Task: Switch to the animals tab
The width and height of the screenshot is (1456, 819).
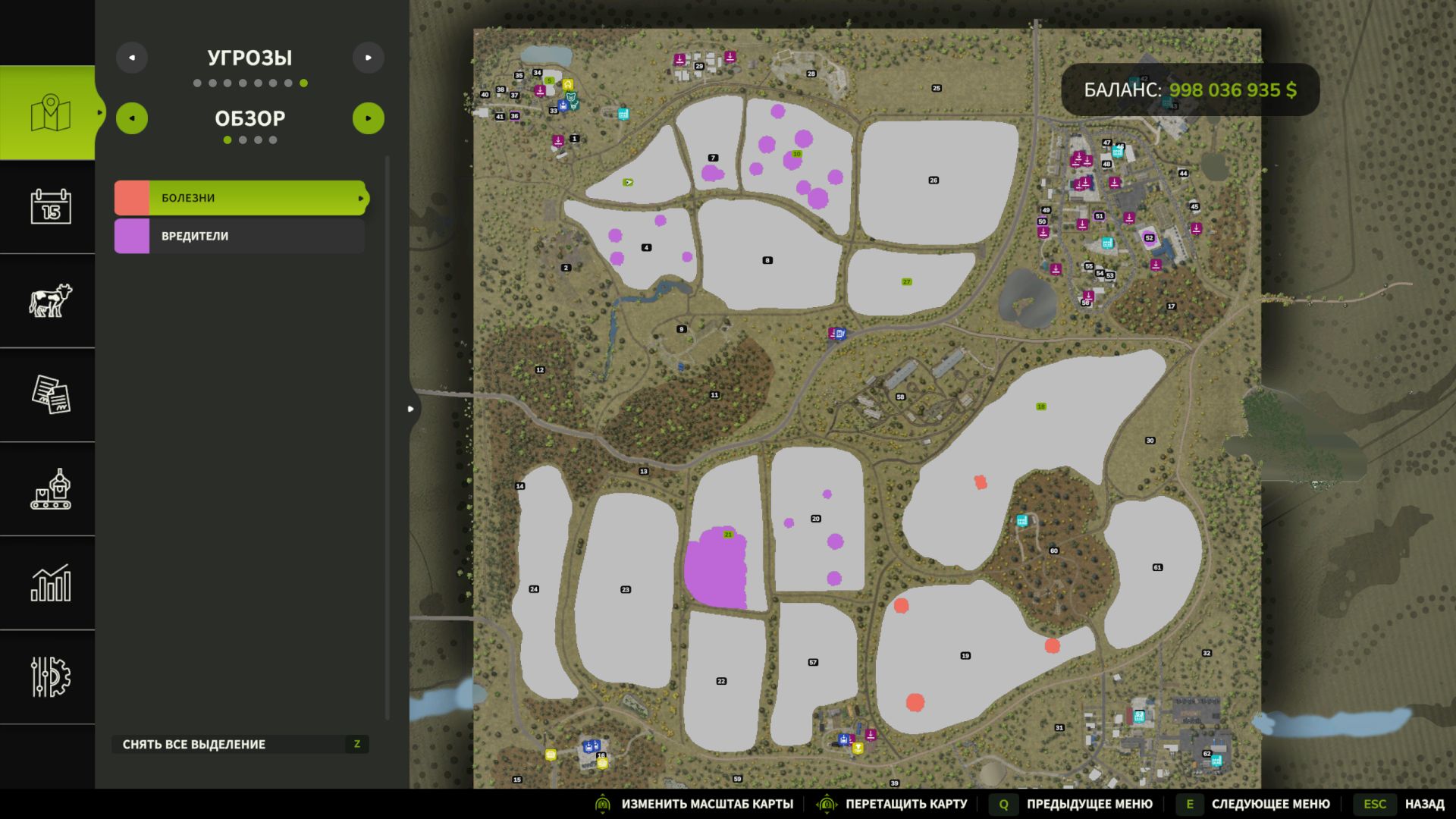Action: pos(50,300)
